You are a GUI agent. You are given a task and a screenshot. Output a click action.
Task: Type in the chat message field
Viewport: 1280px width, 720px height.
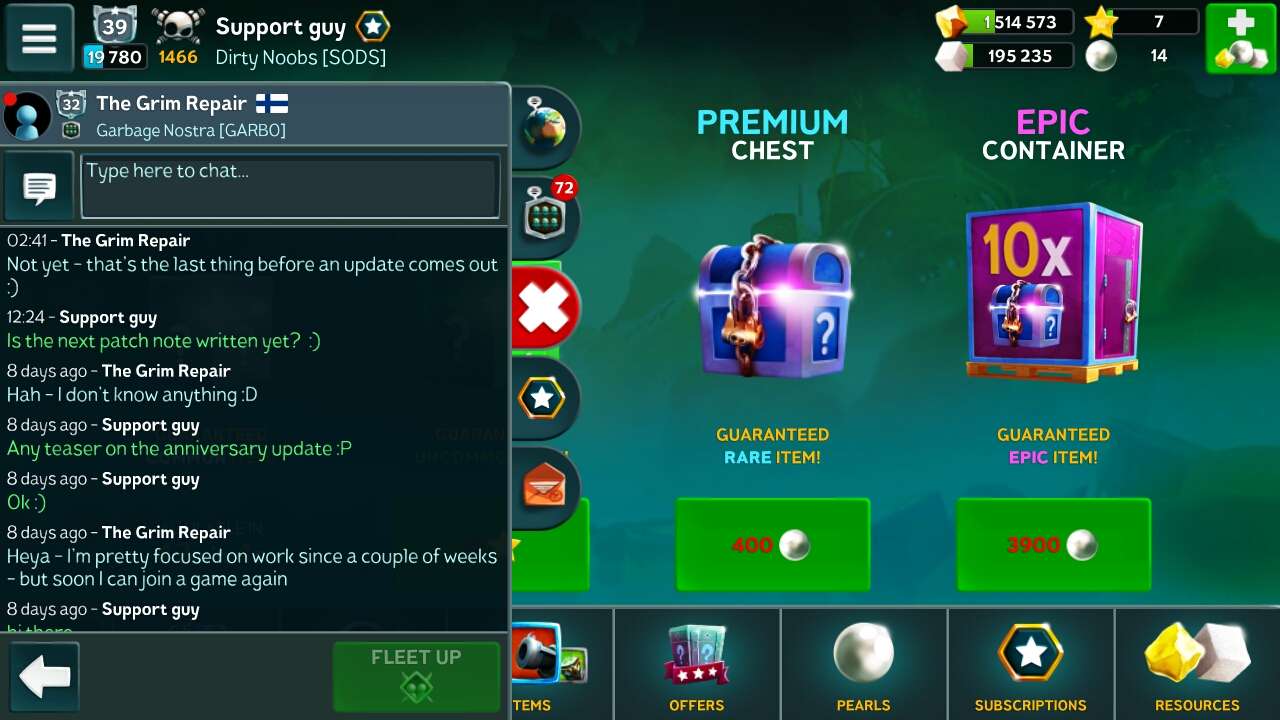coord(290,185)
